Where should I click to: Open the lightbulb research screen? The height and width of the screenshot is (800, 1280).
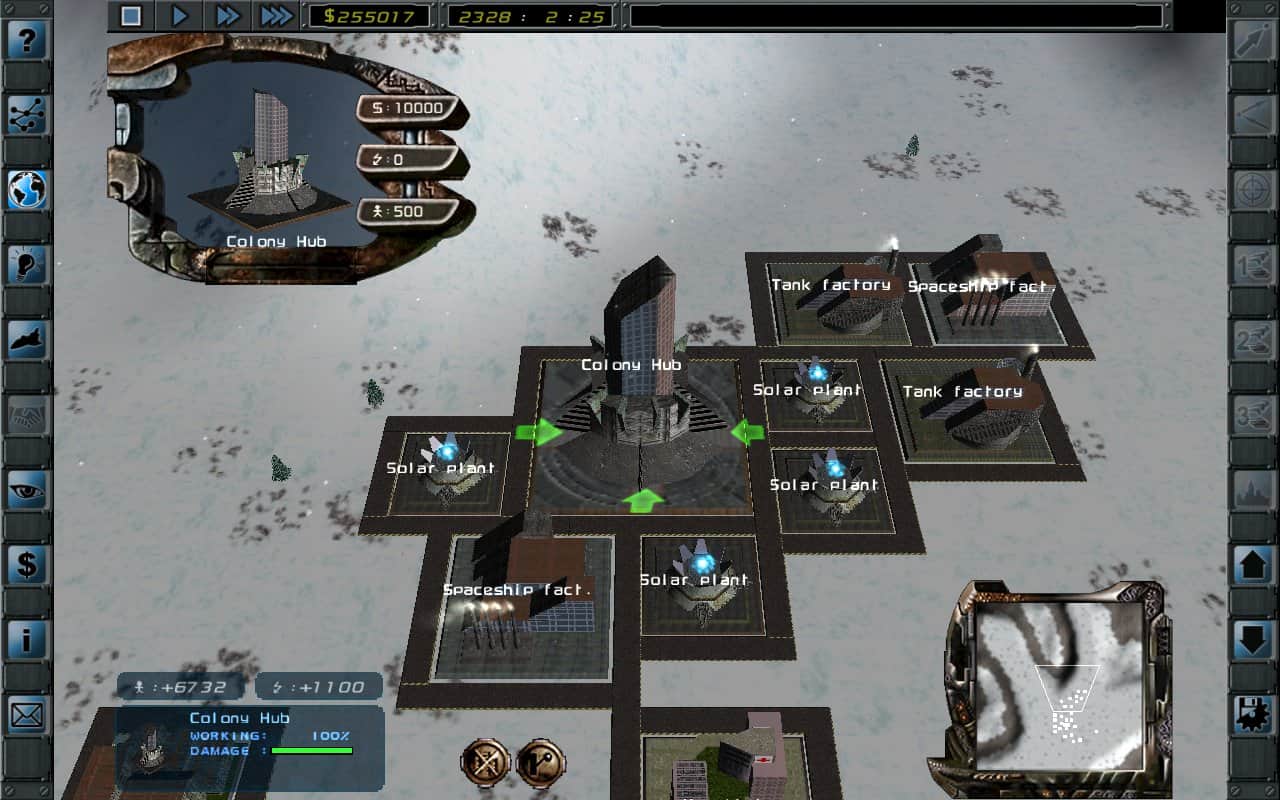click(27, 265)
